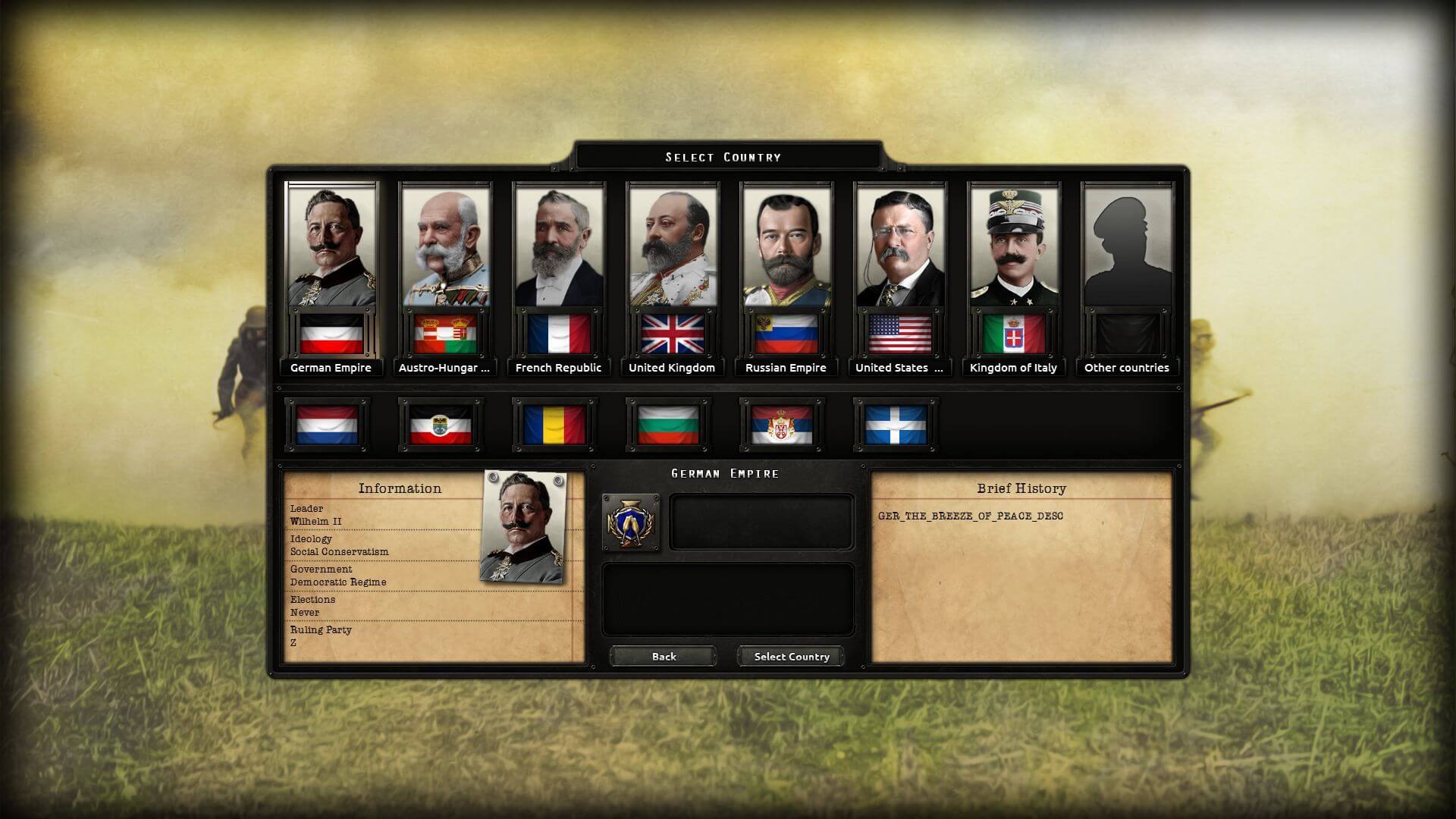Select the Serbia flag
The width and height of the screenshot is (1456, 819).
click(x=782, y=425)
